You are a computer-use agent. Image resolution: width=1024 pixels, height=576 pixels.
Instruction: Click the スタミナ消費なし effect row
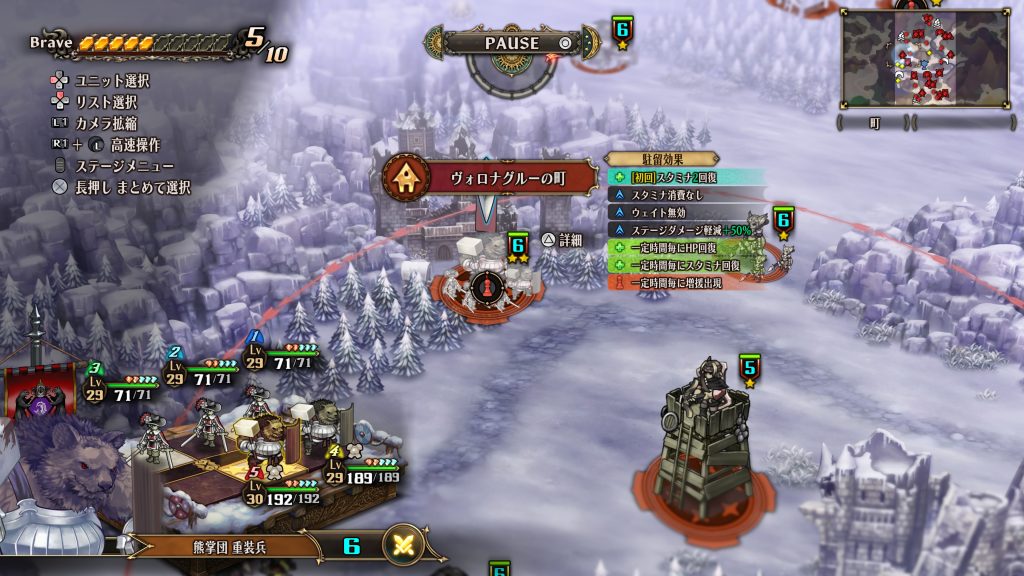(x=668, y=195)
